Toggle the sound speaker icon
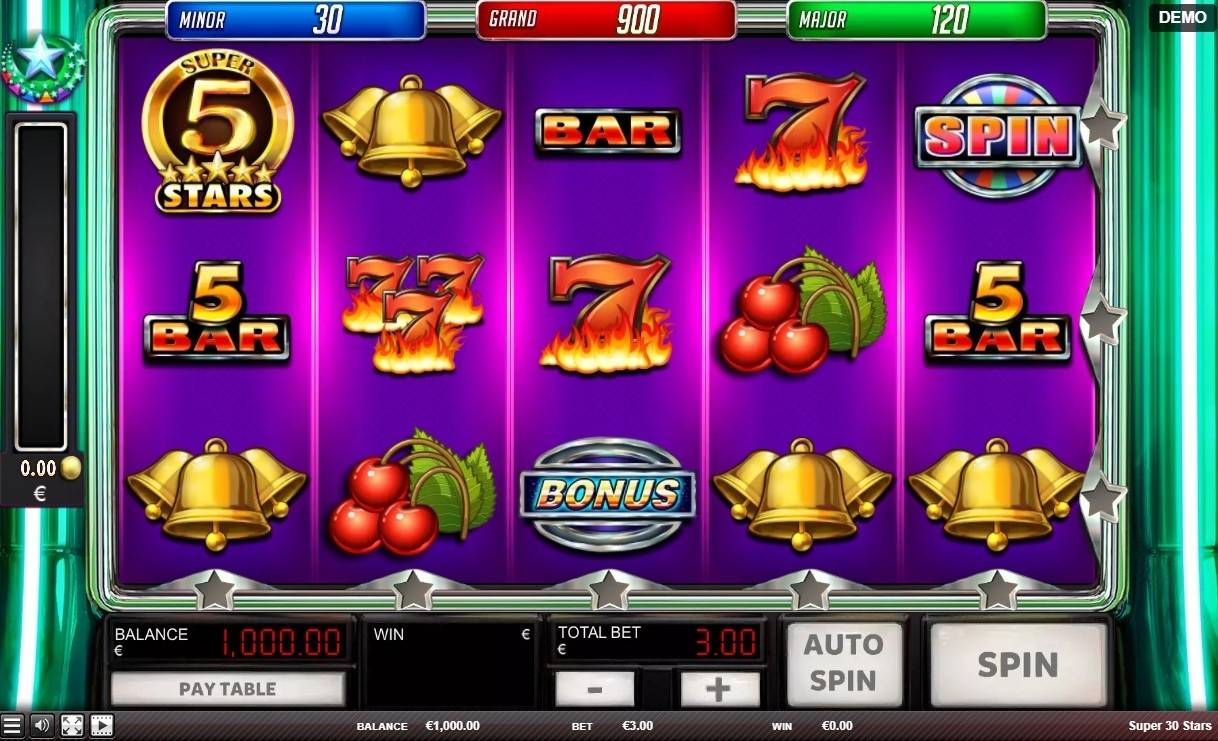 click(41, 725)
